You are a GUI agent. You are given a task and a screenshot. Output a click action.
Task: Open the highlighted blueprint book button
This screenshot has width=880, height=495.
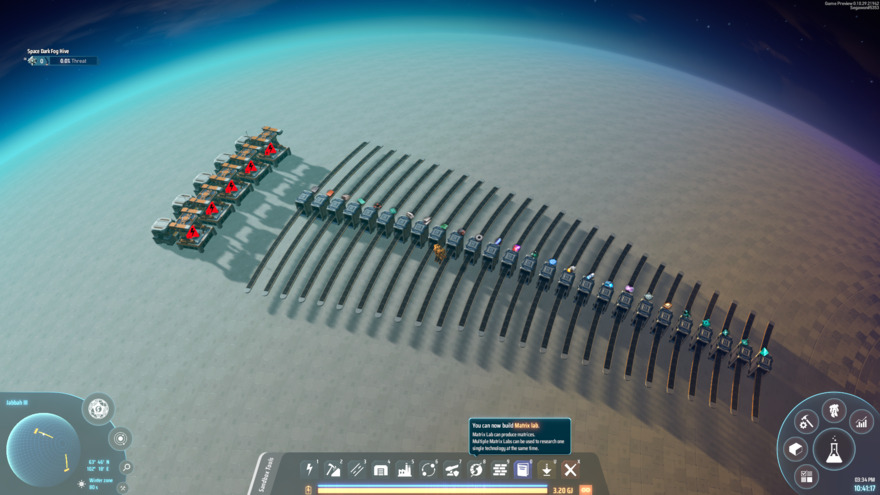point(523,469)
